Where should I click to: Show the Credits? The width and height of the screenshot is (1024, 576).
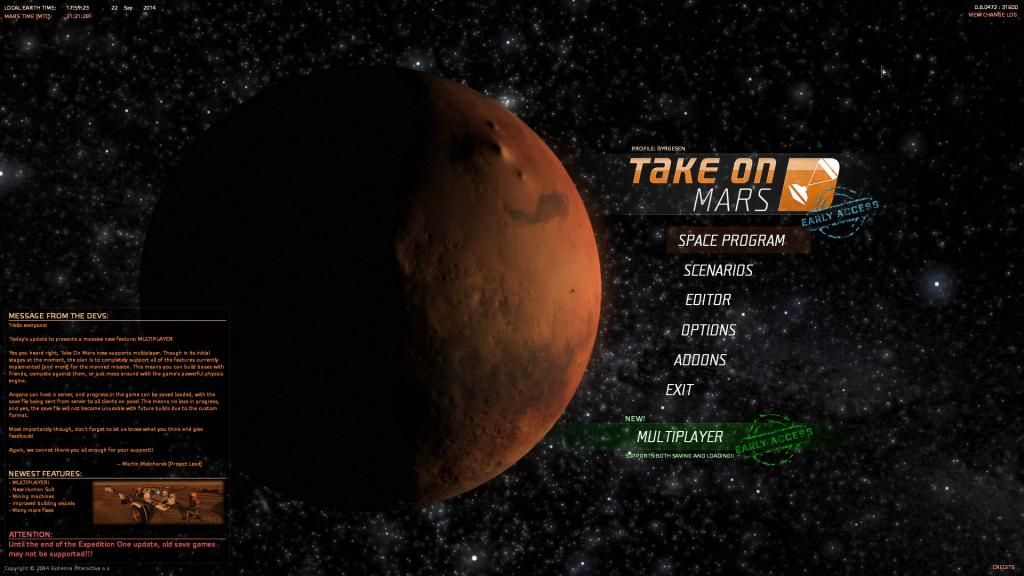[x=1002, y=568]
